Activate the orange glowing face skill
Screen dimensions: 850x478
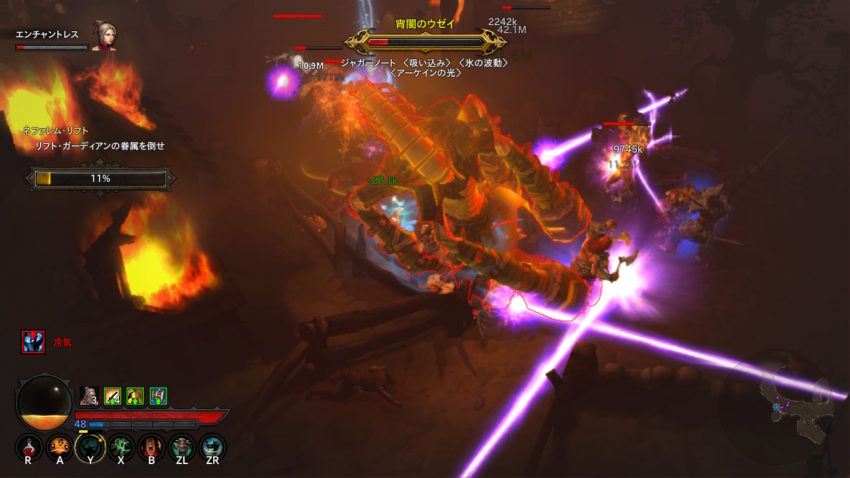pyautogui.click(x=59, y=447)
